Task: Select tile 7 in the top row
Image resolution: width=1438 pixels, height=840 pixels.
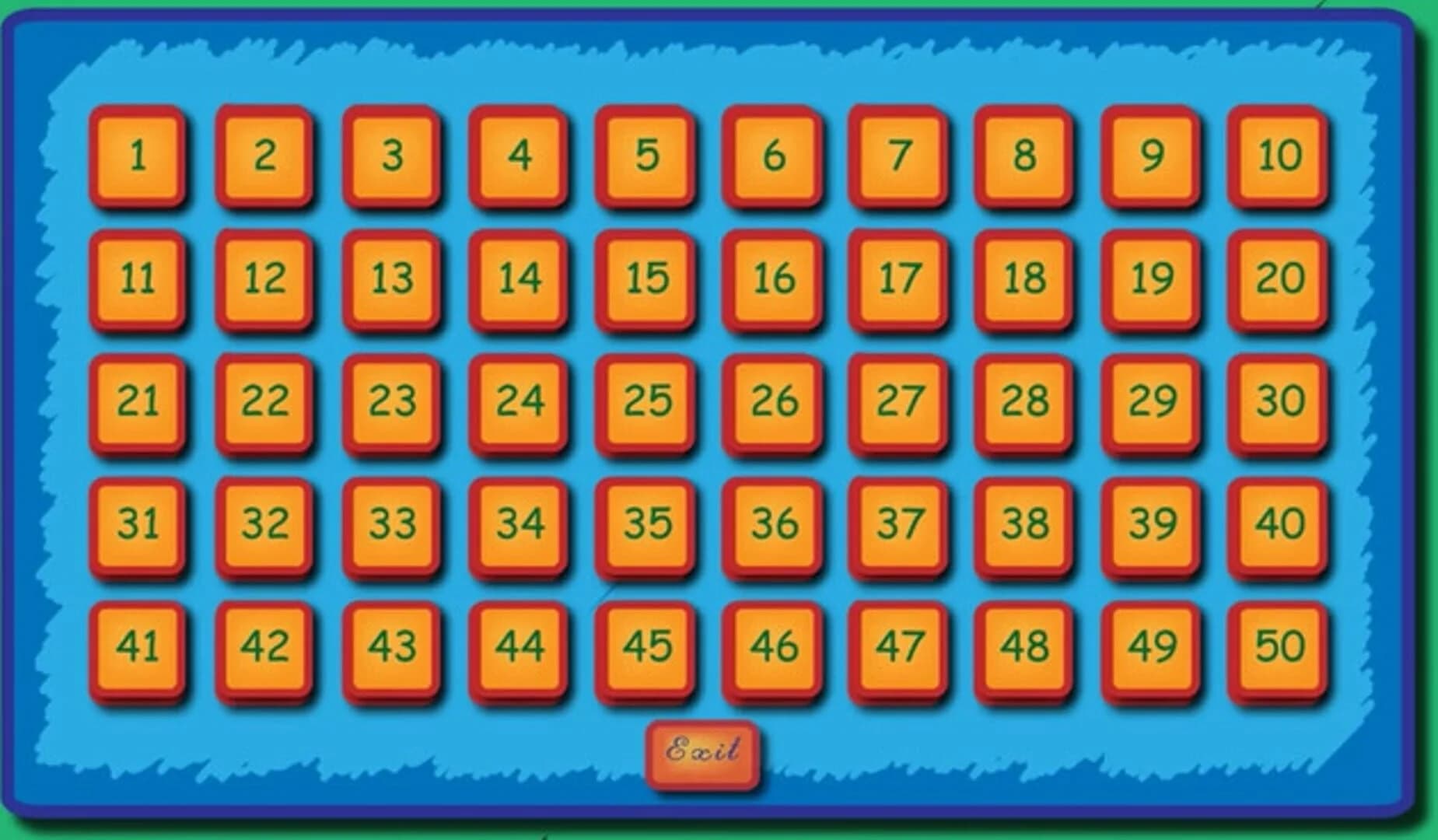Action: 898,156
